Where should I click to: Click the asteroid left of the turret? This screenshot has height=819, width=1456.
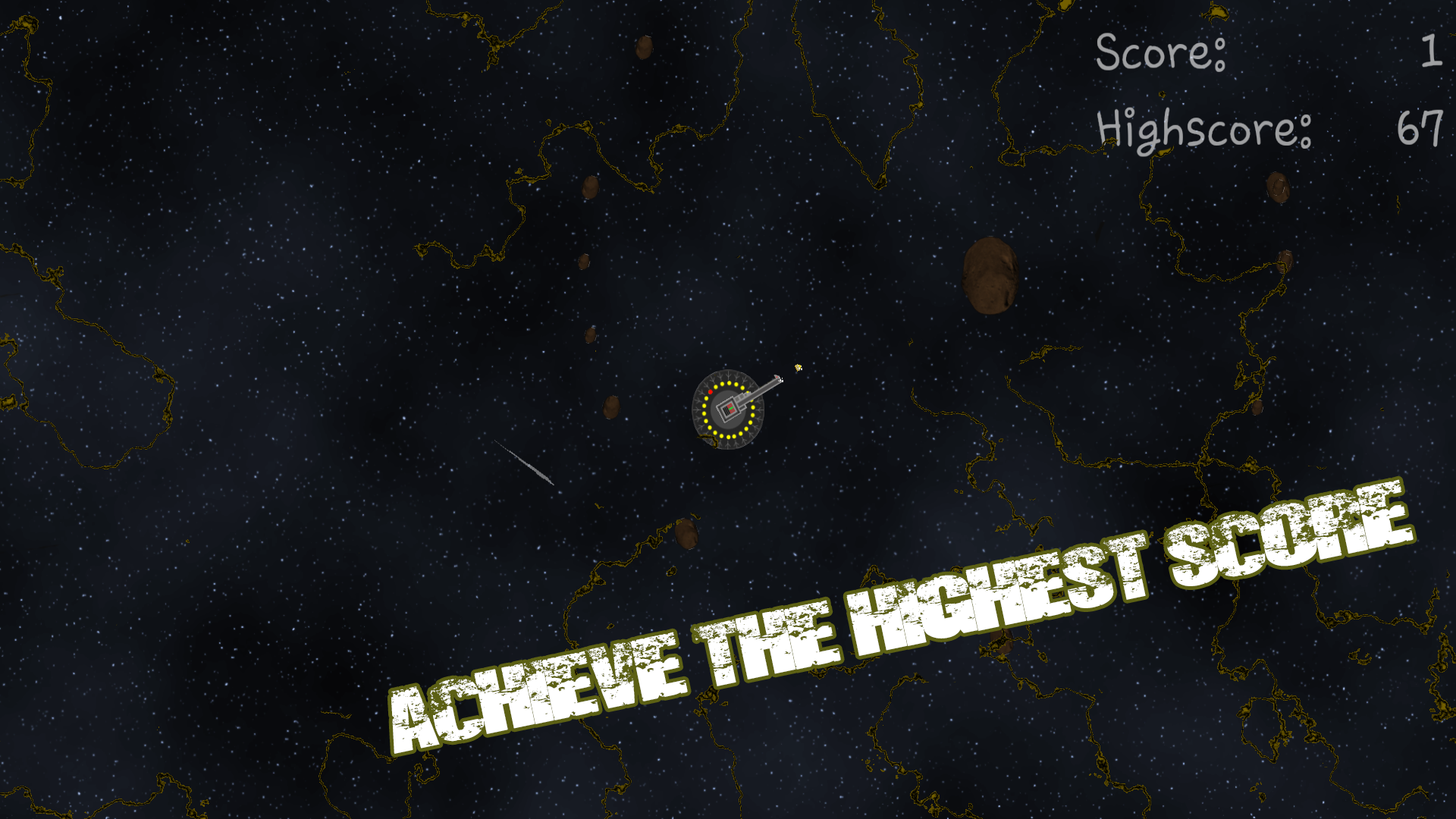coord(613,408)
